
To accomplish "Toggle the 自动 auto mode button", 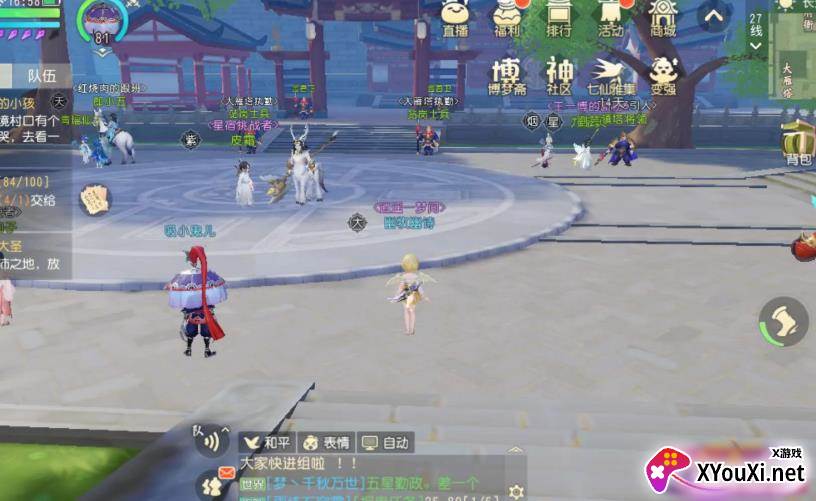I will 385,442.
